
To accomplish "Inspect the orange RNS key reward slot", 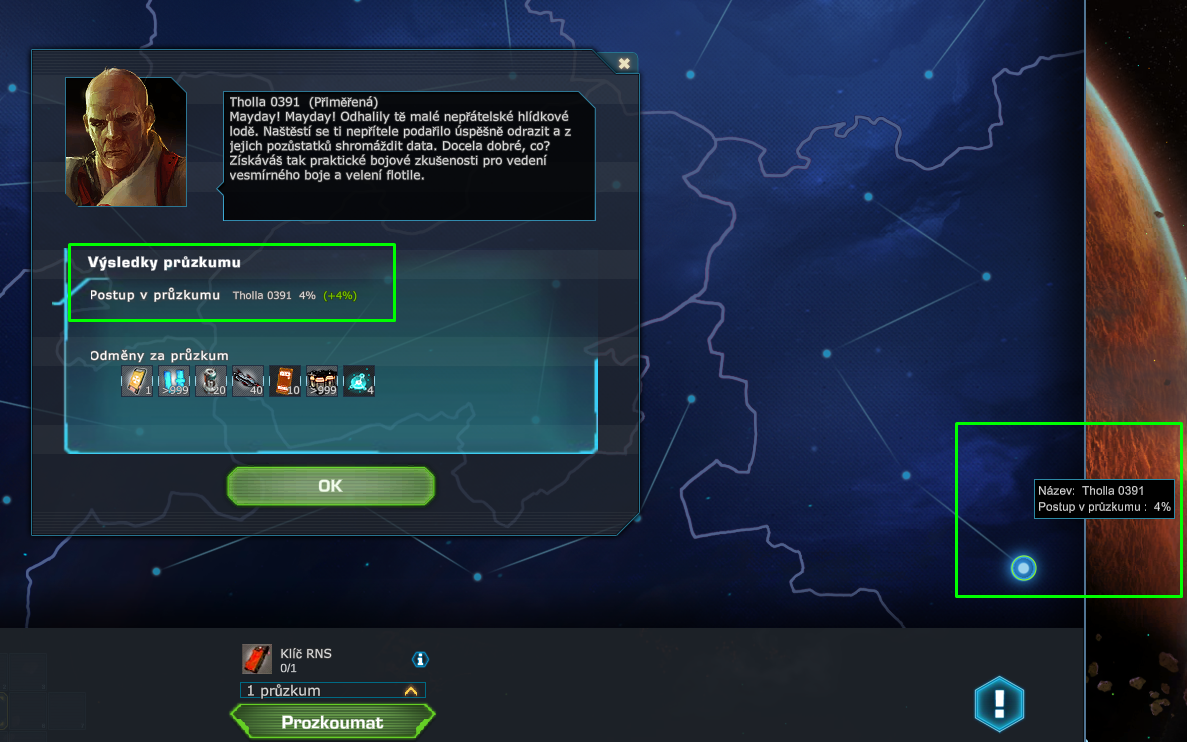I will coord(285,381).
